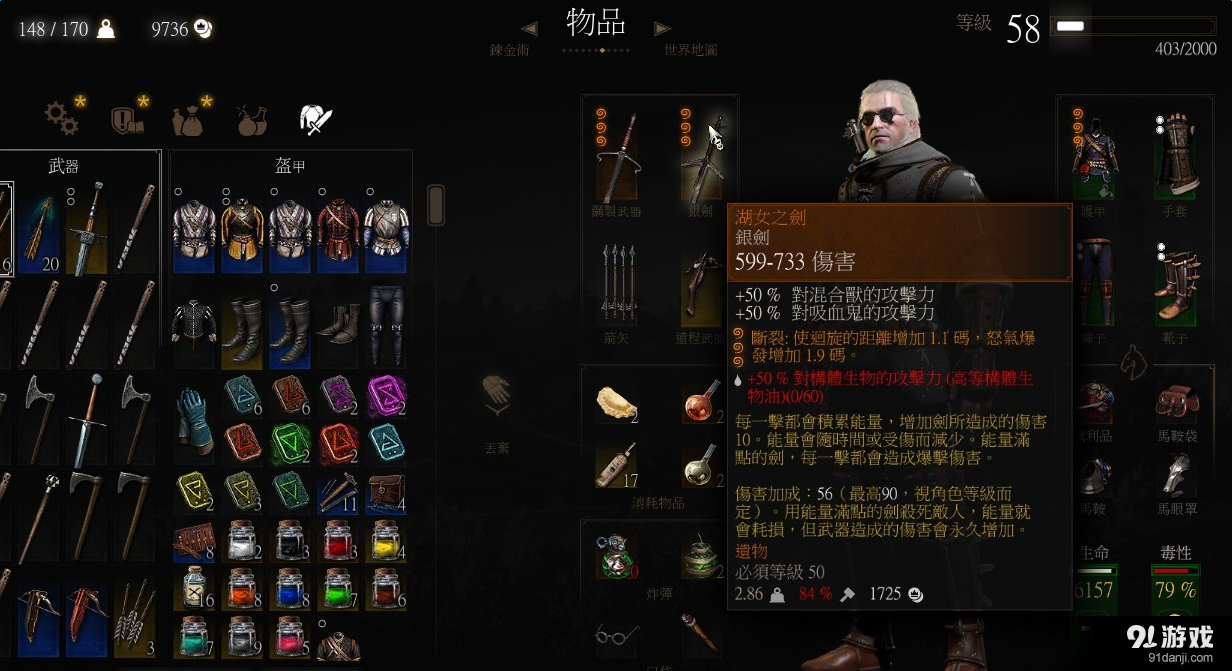Go to the World Map (世界地圖) via right arrow
Image resolution: width=1232 pixels, height=671 pixels.
click(661, 28)
